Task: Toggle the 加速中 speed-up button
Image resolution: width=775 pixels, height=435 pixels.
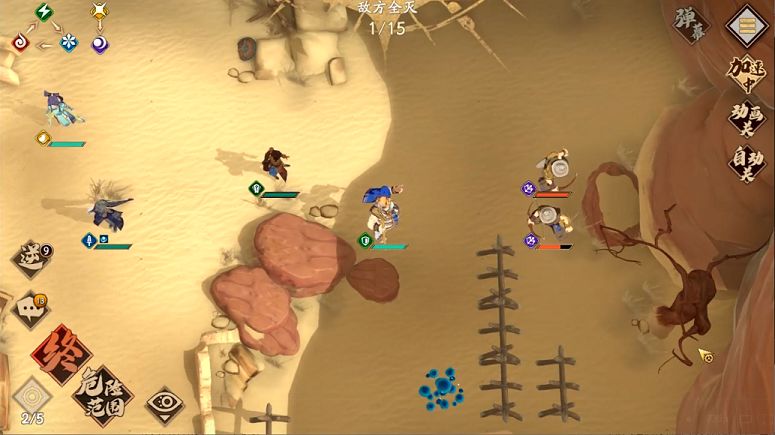Action: click(x=748, y=73)
